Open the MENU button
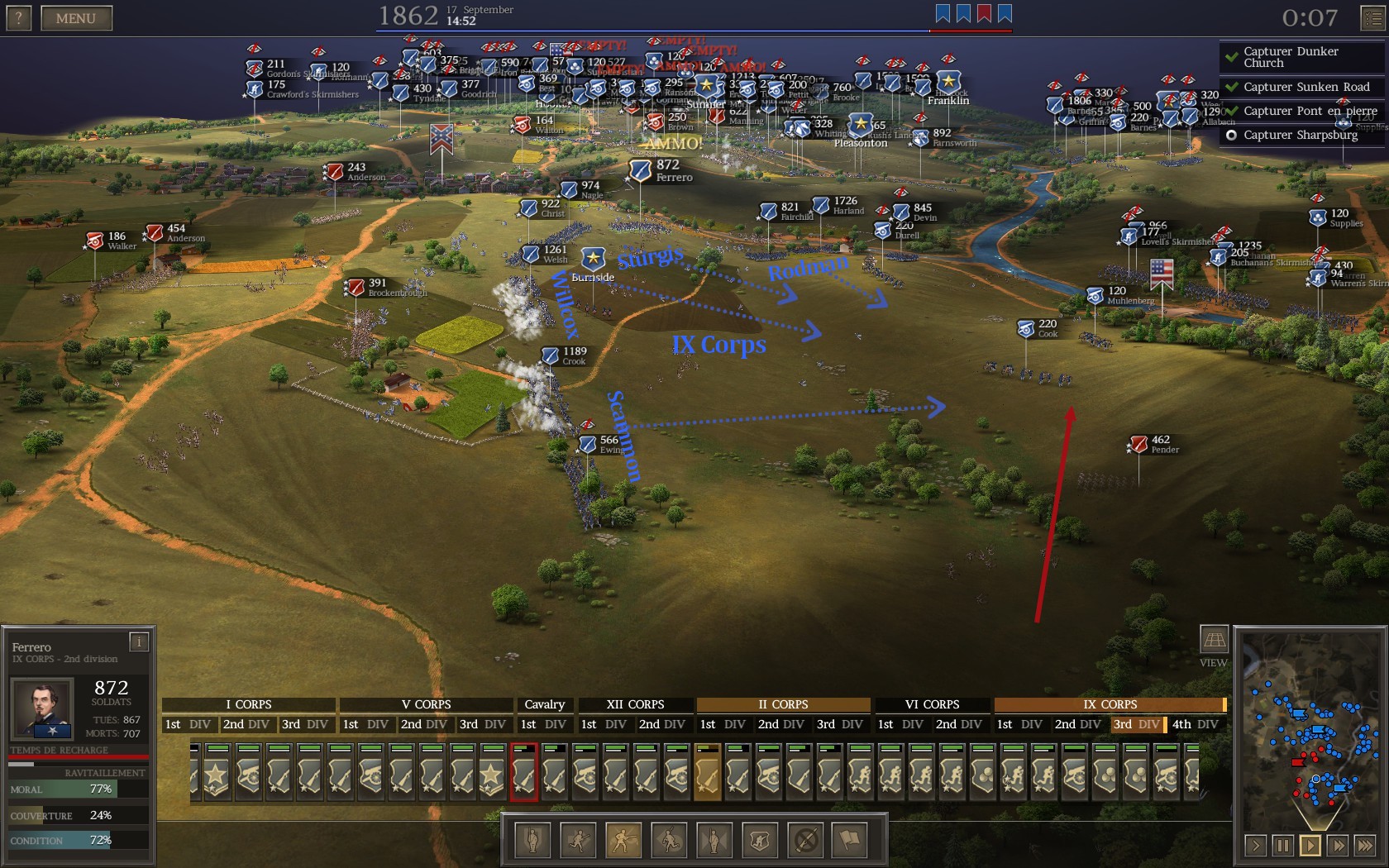Screen dimensions: 1389x868 75,18
